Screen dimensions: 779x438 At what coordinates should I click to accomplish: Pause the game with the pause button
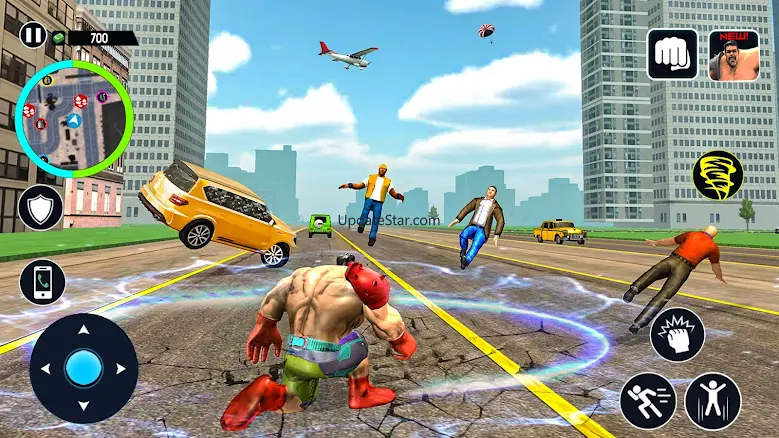(x=33, y=36)
